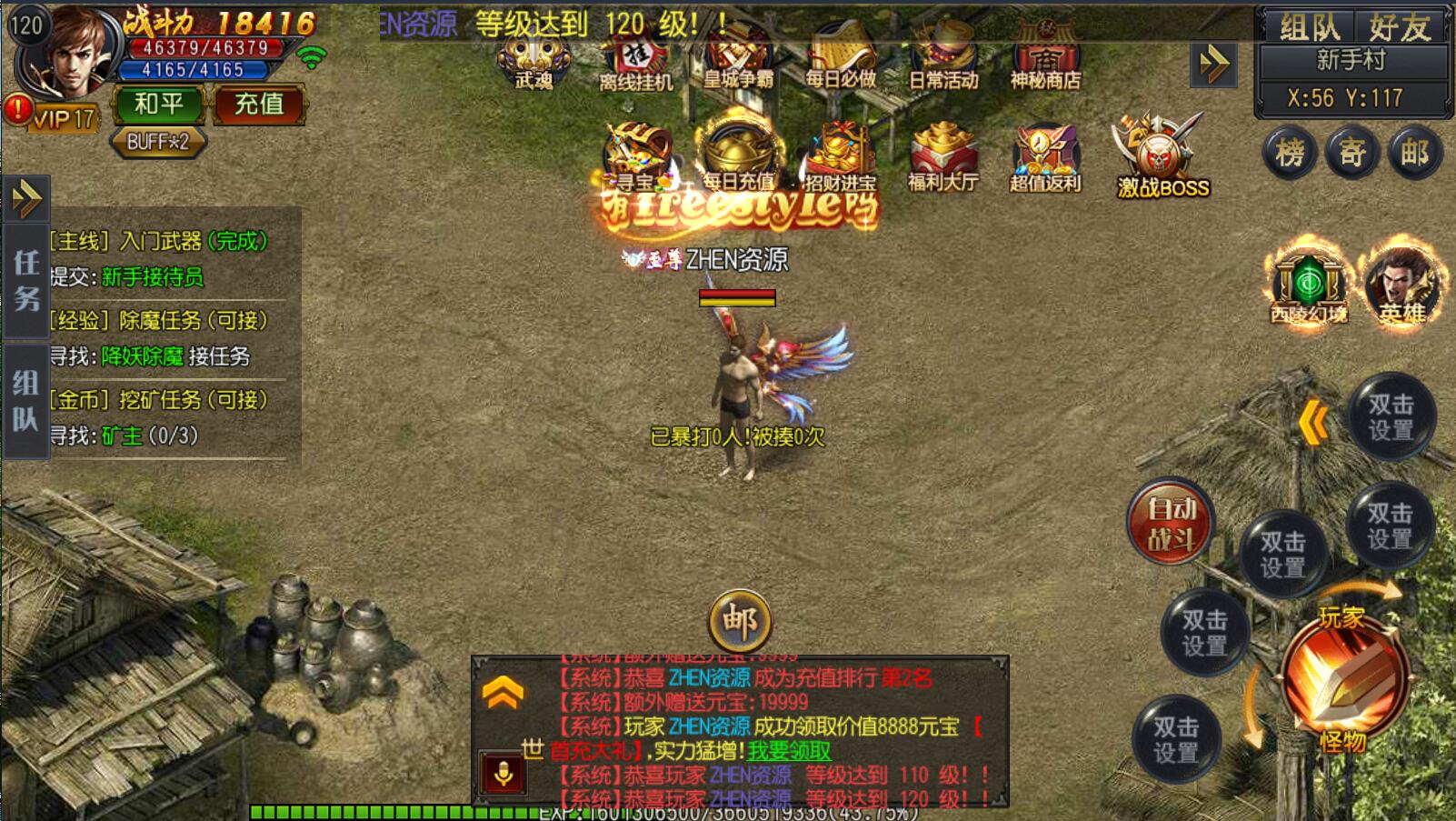
Task: Open the 激战BOSS menu
Action: coord(1162,156)
